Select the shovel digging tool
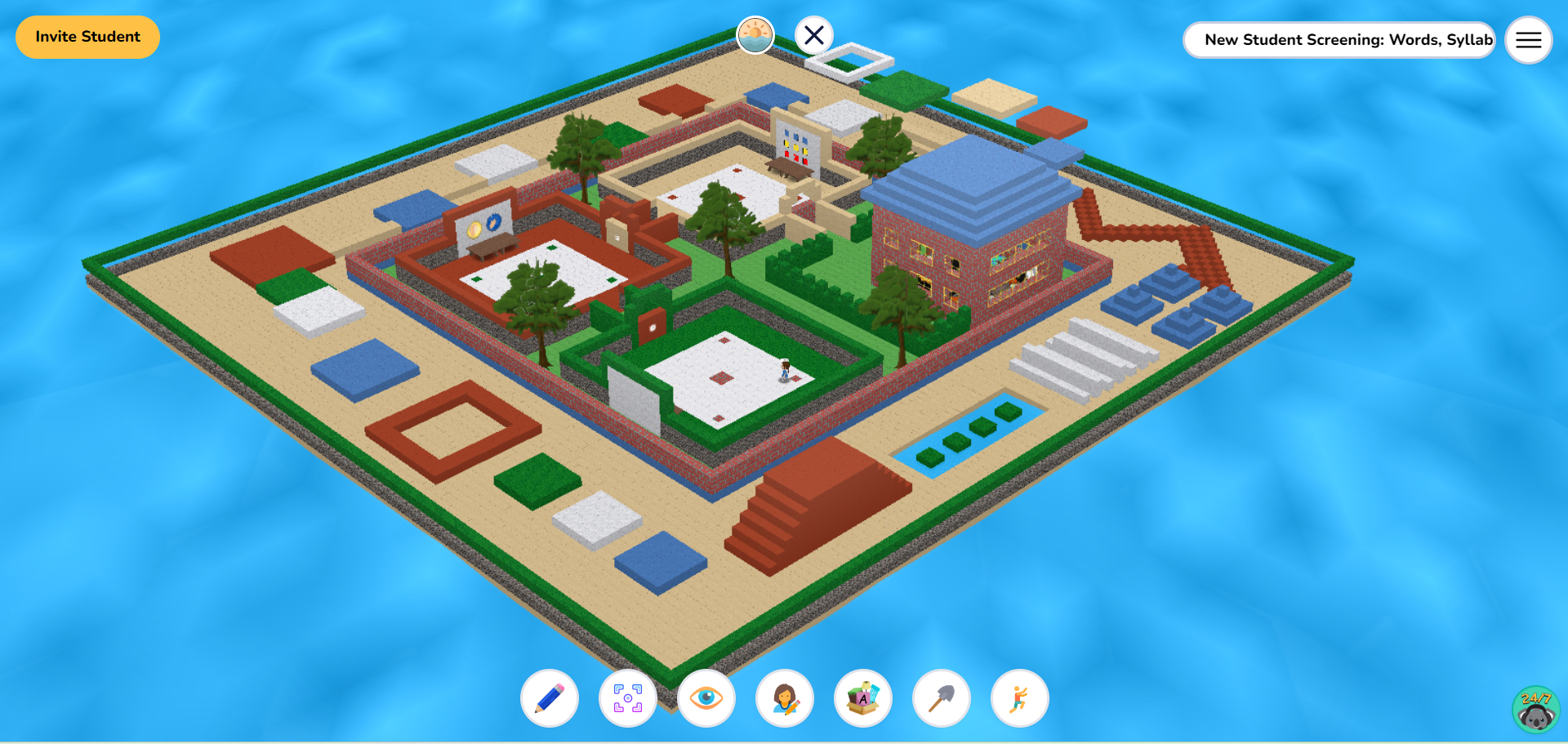This screenshot has height=744, width=1568. click(940, 699)
